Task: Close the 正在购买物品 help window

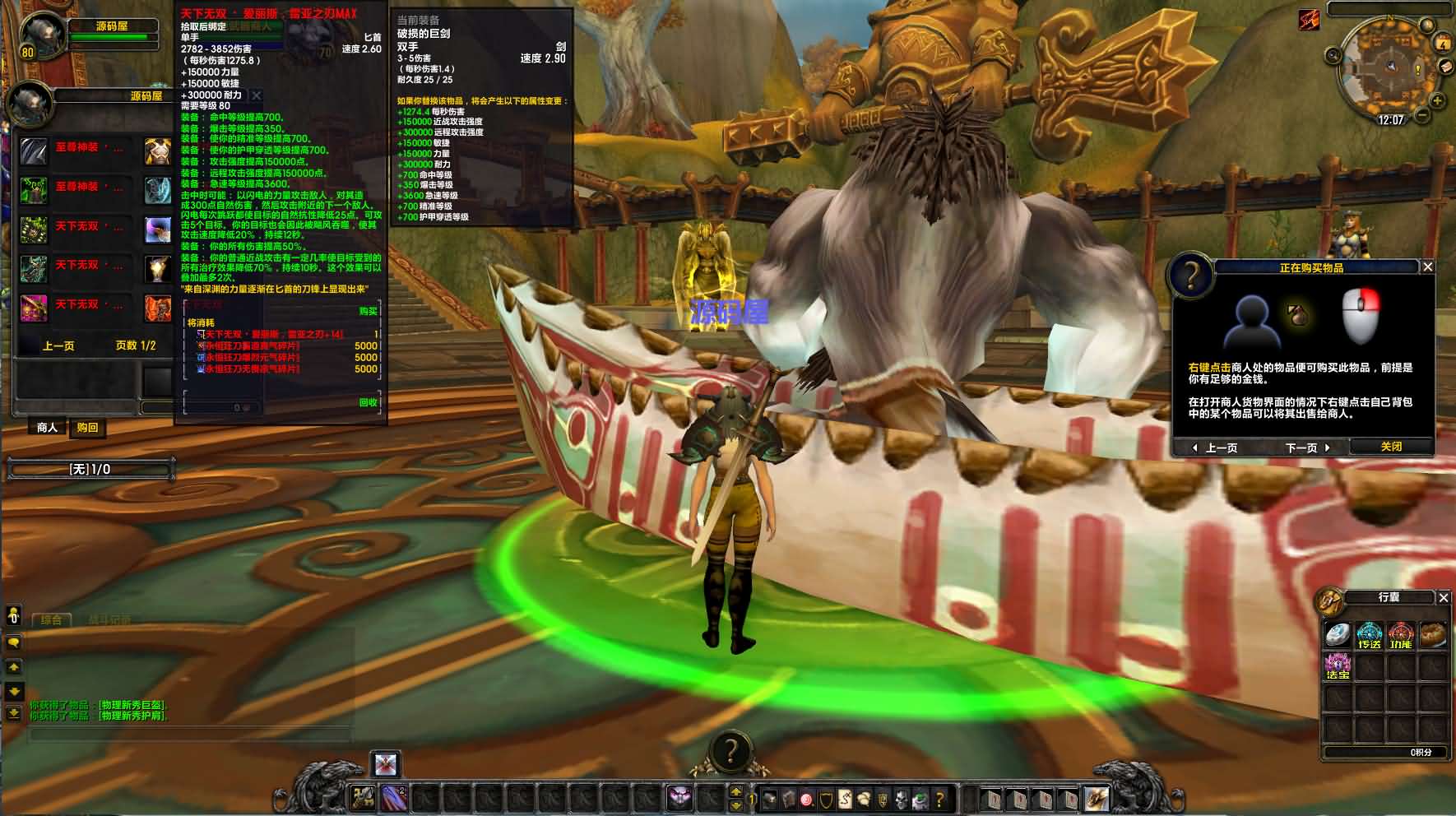Action: pyautogui.click(x=1428, y=267)
